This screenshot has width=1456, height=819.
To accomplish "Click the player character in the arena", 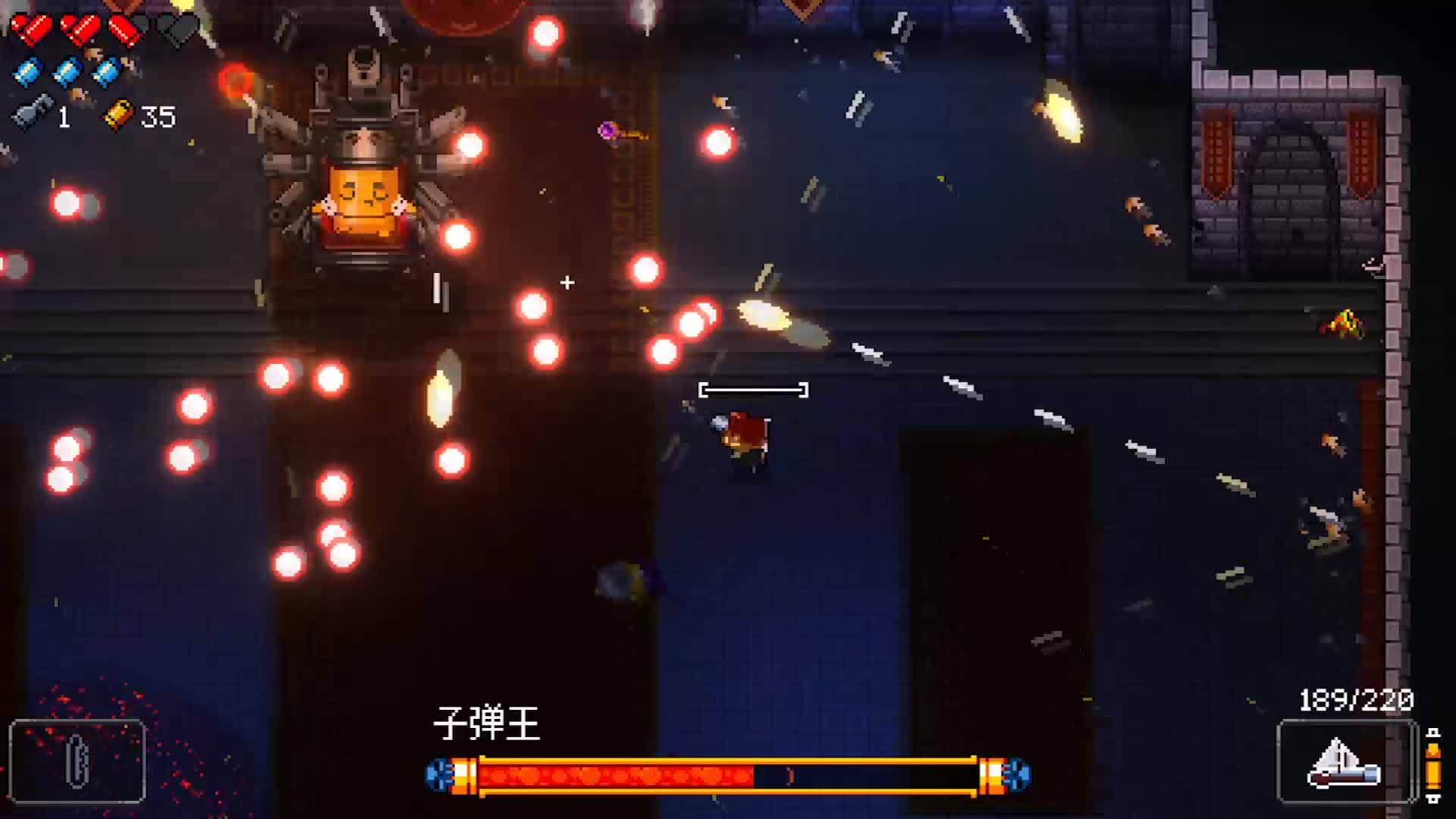I will click(x=741, y=436).
